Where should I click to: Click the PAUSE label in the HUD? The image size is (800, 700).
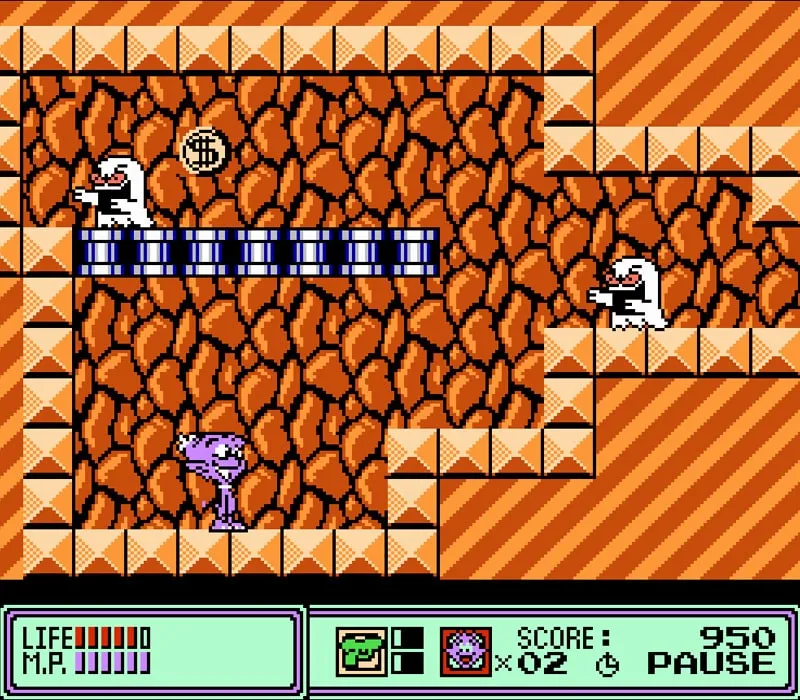711,663
